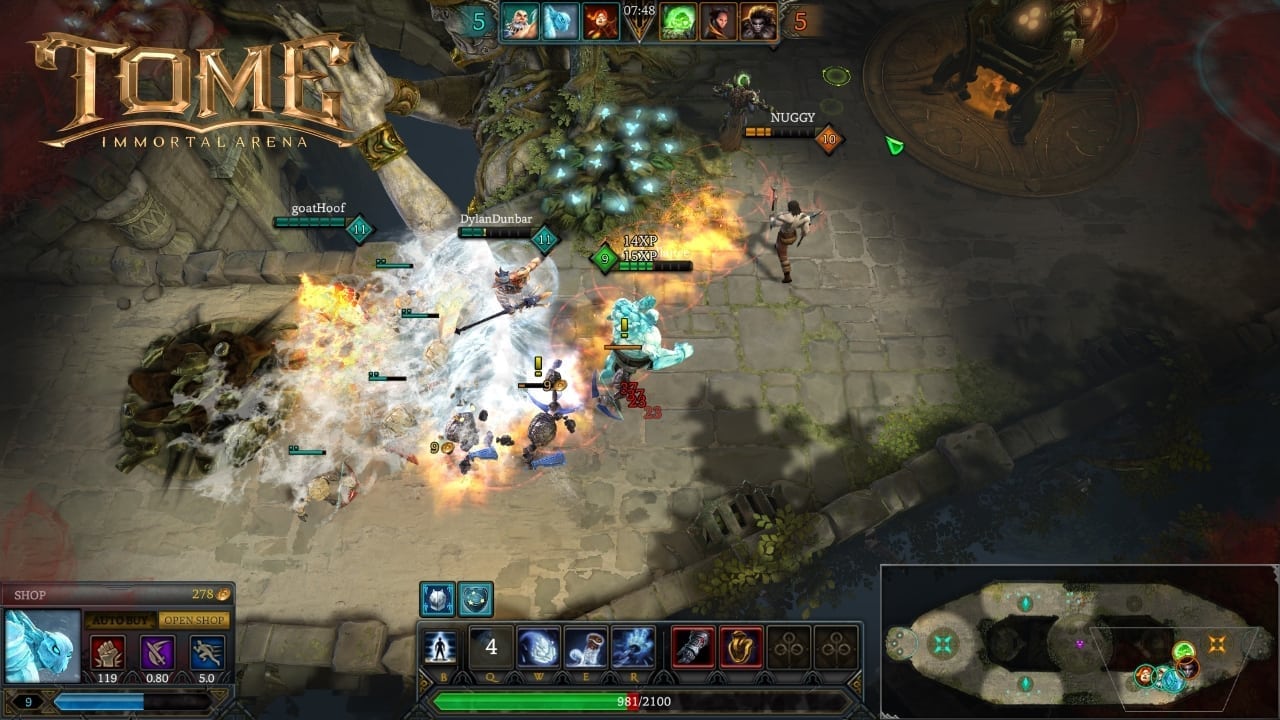This screenshot has height=720, width=1280.
Task: Cast the W ice orb ability
Action: coord(538,647)
